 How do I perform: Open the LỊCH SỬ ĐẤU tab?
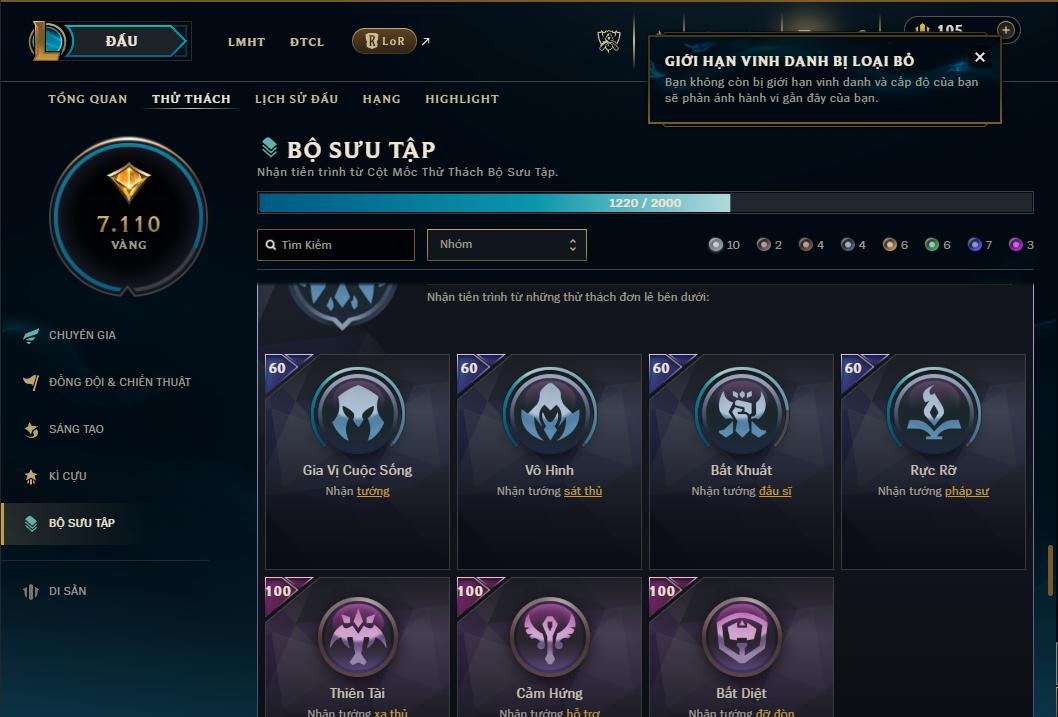296,99
